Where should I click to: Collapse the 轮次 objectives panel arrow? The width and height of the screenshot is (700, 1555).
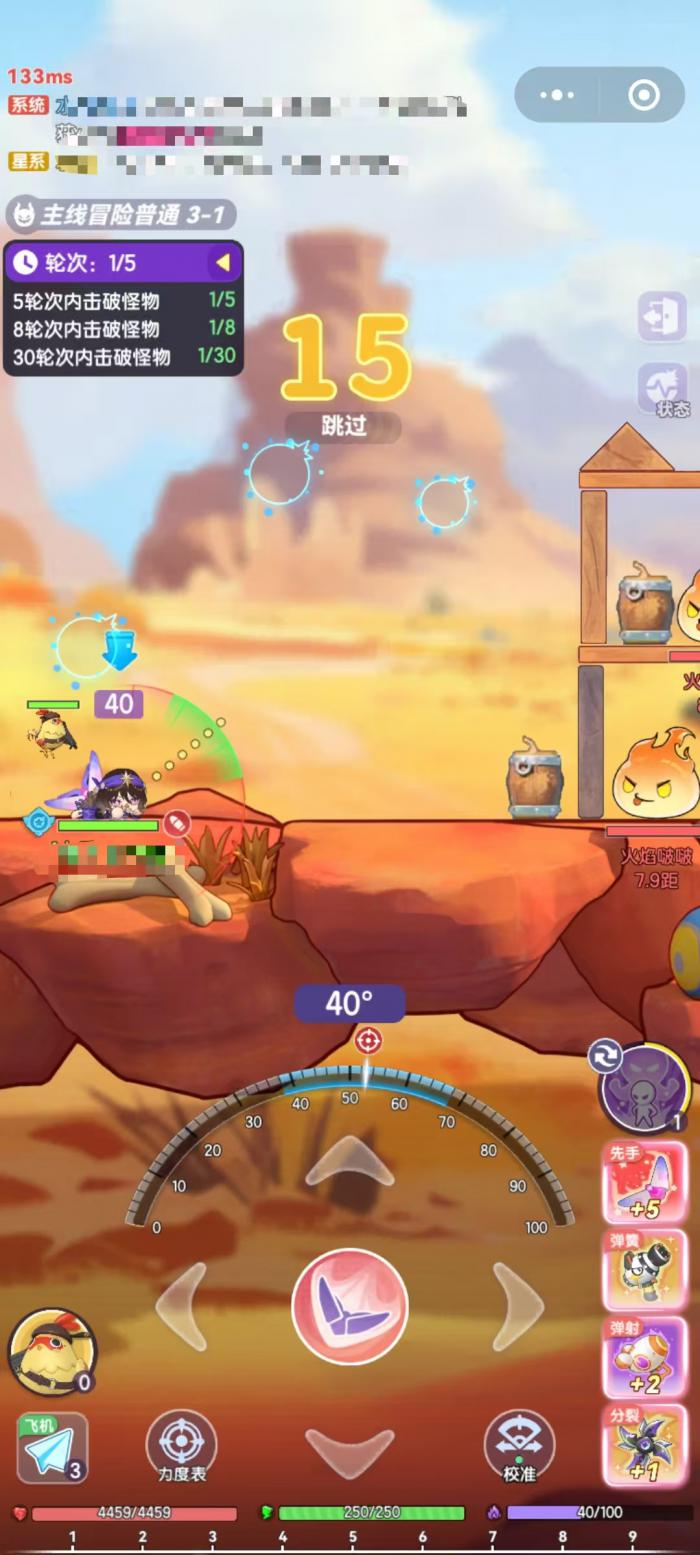click(x=223, y=263)
